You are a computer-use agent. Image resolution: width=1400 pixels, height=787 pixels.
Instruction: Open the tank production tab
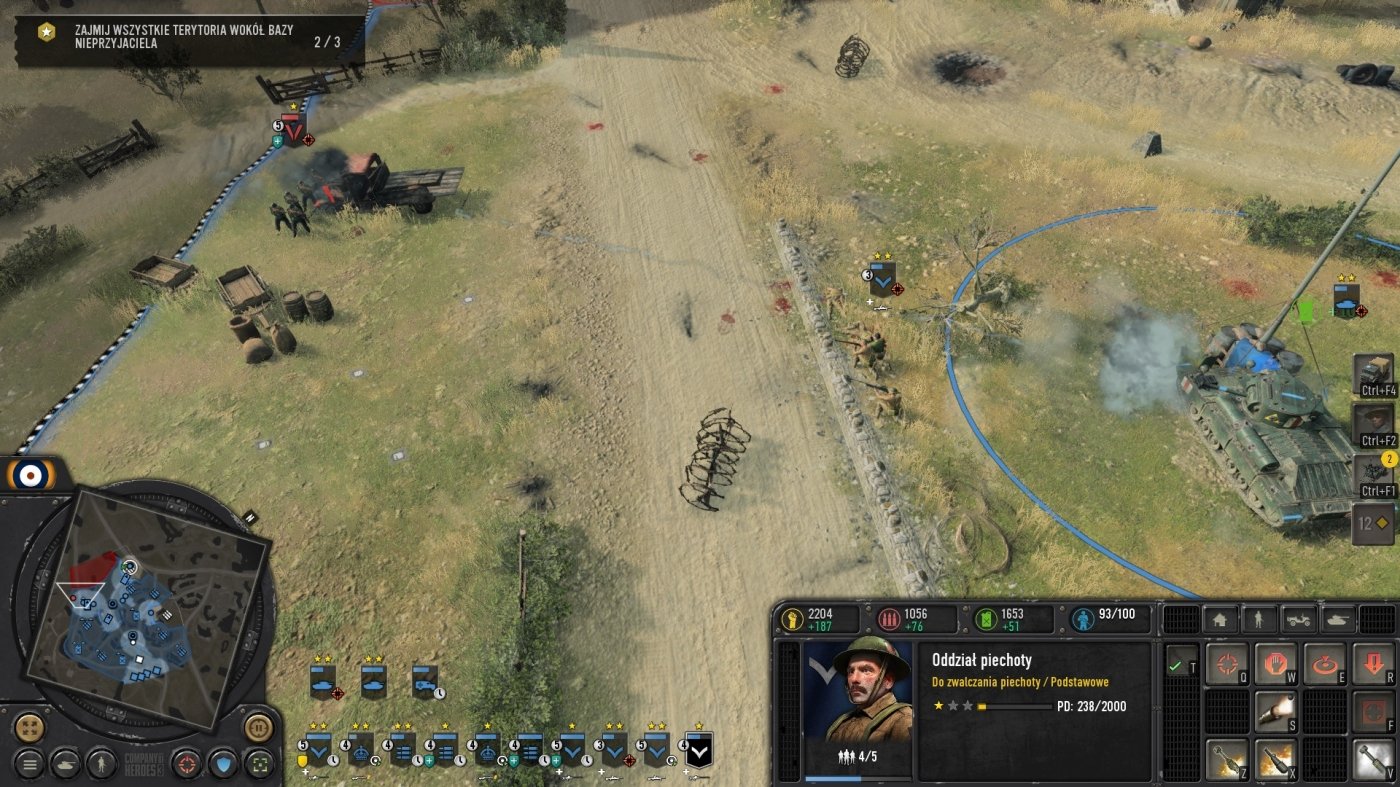(1338, 619)
